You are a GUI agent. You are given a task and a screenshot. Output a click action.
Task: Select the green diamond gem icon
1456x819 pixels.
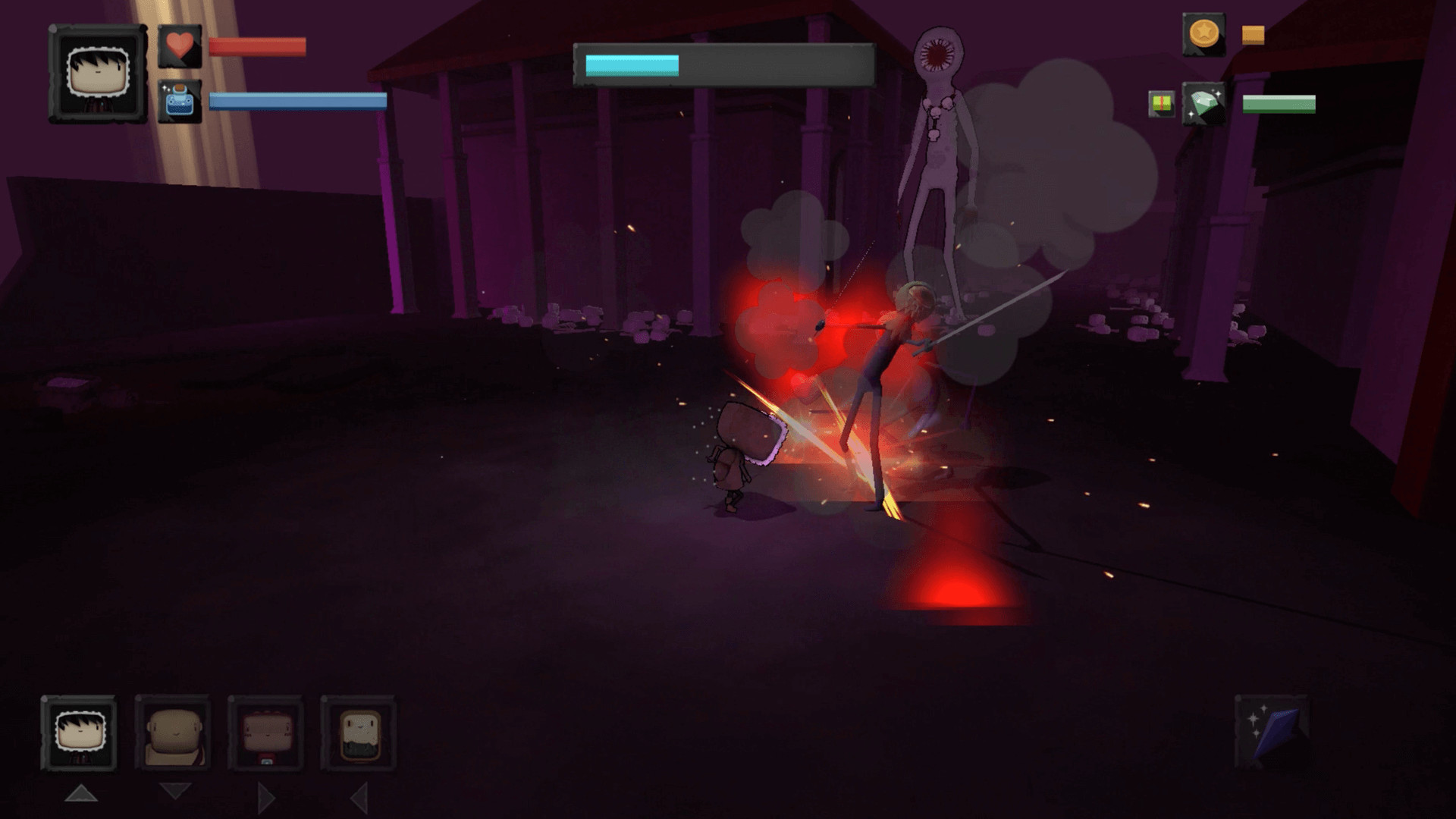coord(1204,104)
